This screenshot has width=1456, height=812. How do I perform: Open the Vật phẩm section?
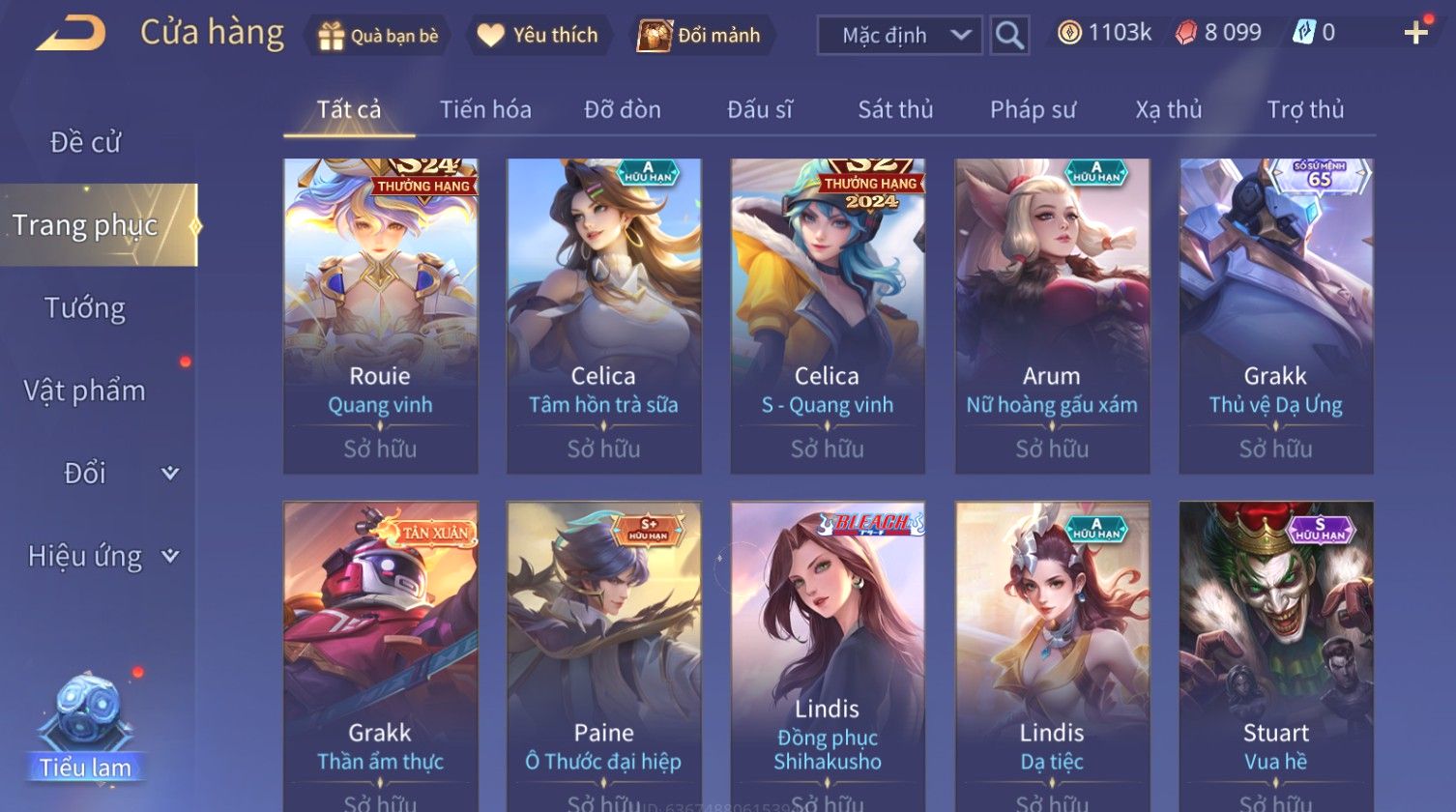[85, 391]
